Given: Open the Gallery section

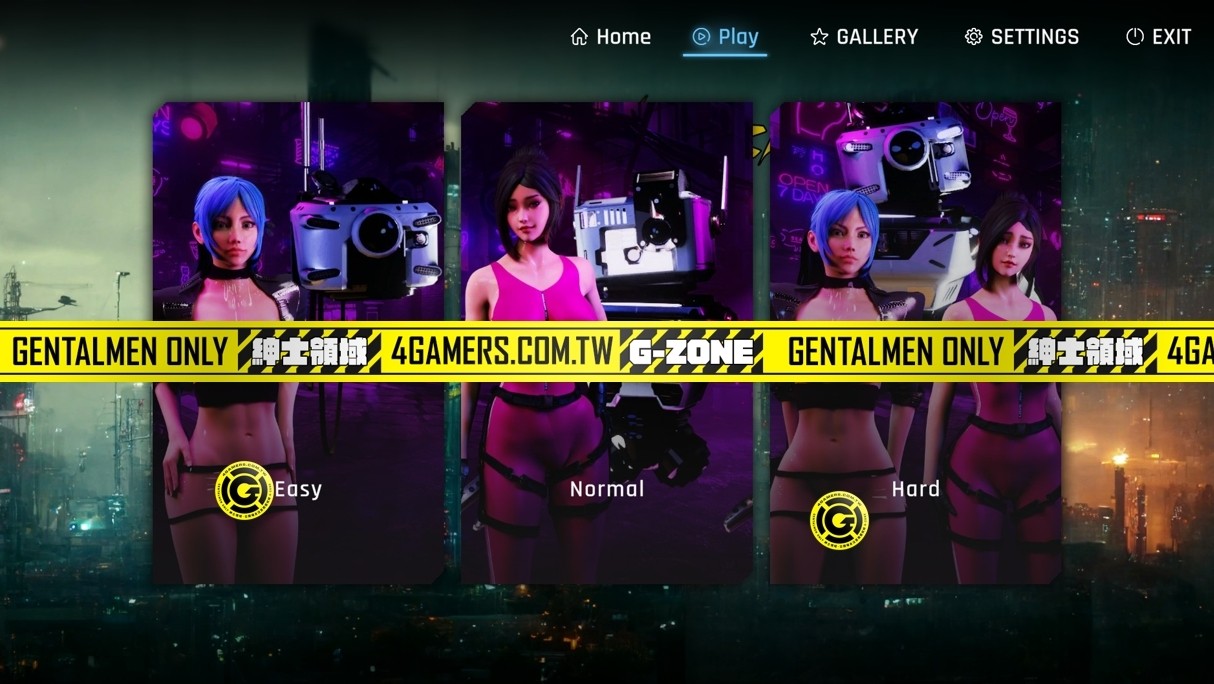Looking at the screenshot, I should pos(864,37).
